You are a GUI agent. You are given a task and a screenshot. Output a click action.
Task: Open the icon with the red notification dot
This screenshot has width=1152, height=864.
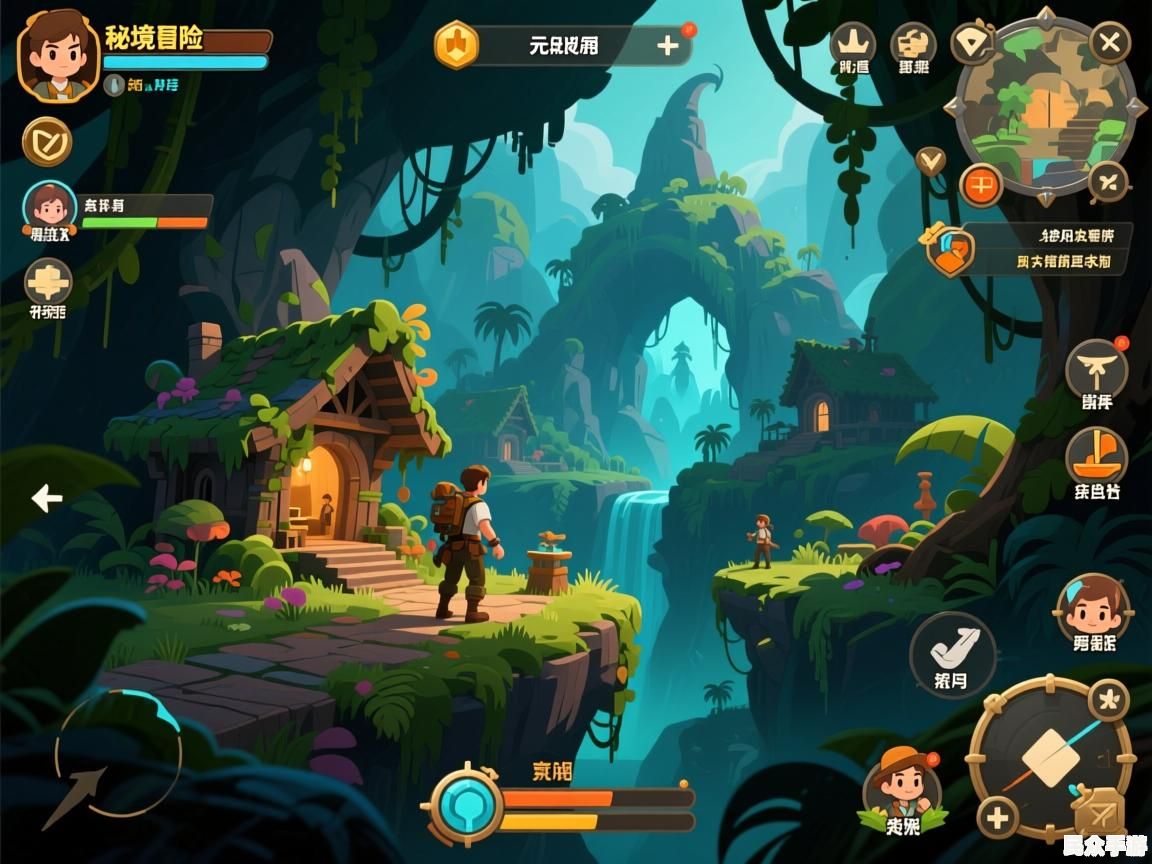(x=1097, y=369)
